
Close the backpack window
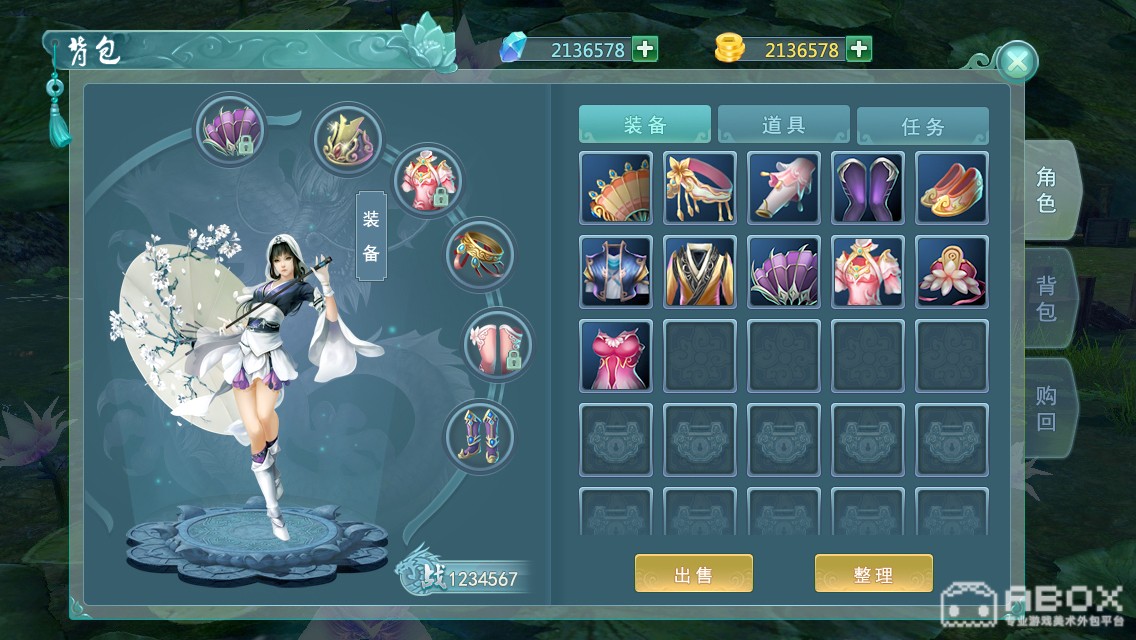1017,63
